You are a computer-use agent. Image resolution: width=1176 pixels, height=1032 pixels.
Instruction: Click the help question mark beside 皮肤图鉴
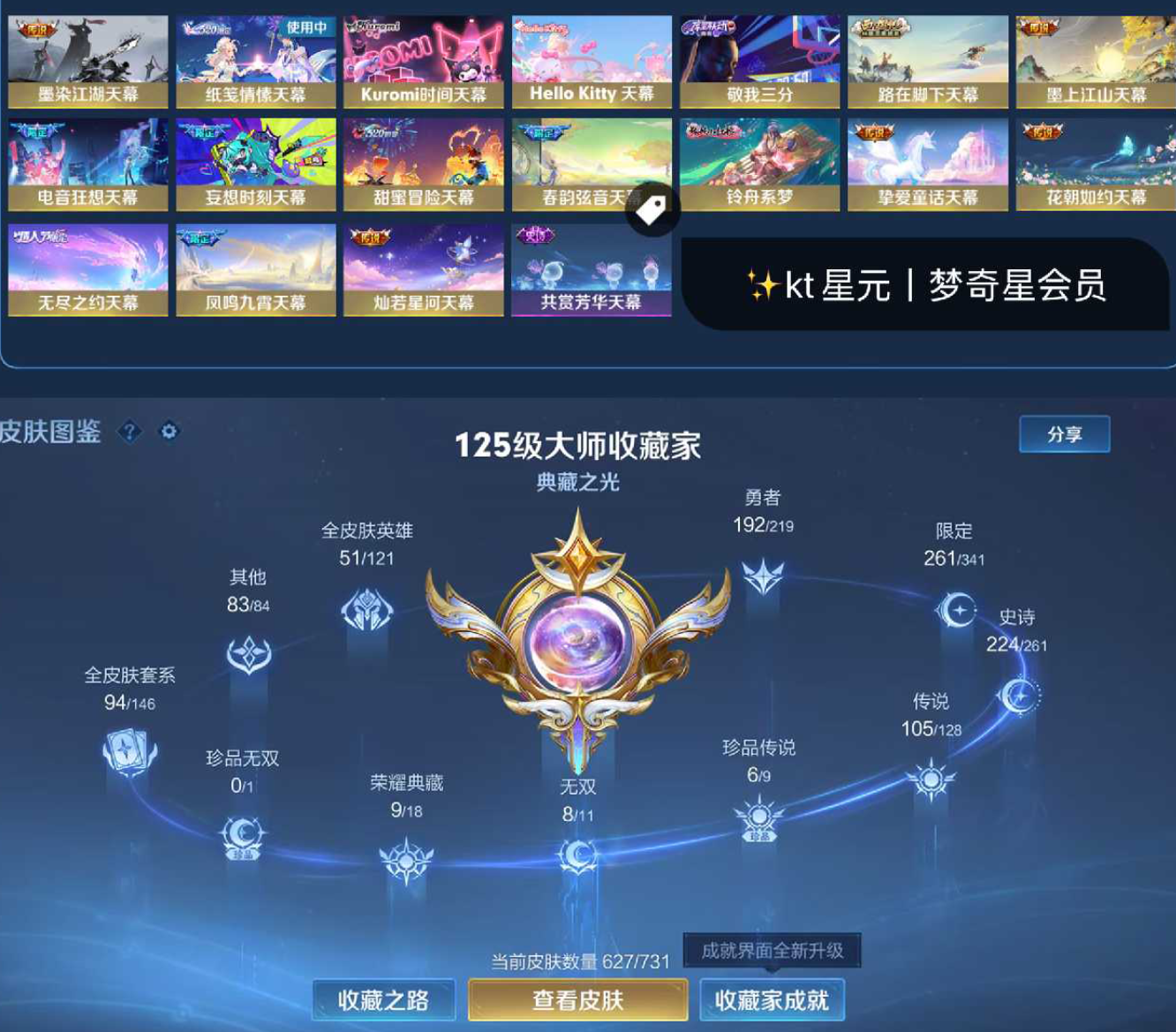pos(129,433)
